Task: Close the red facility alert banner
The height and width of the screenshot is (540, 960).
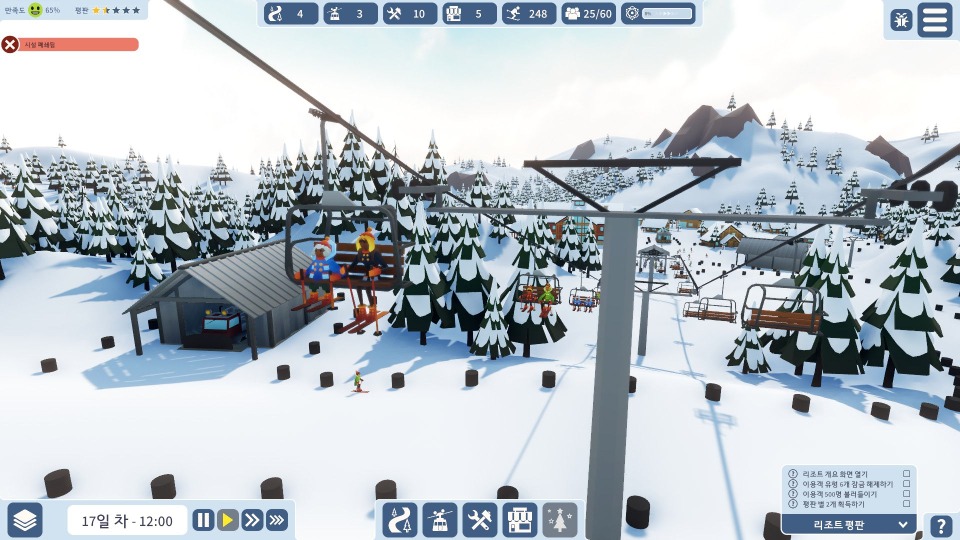Action: click(10, 44)
